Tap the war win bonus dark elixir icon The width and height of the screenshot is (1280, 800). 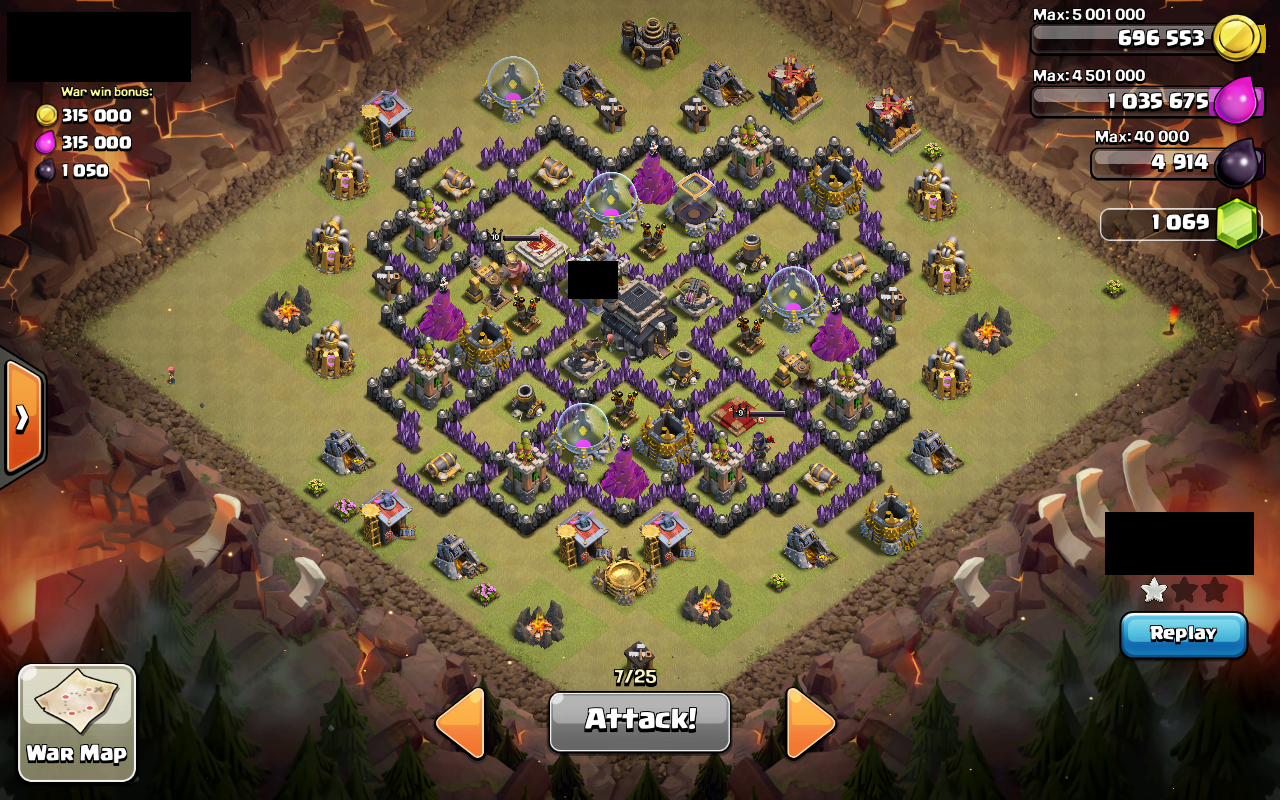(x=44, y=170)
